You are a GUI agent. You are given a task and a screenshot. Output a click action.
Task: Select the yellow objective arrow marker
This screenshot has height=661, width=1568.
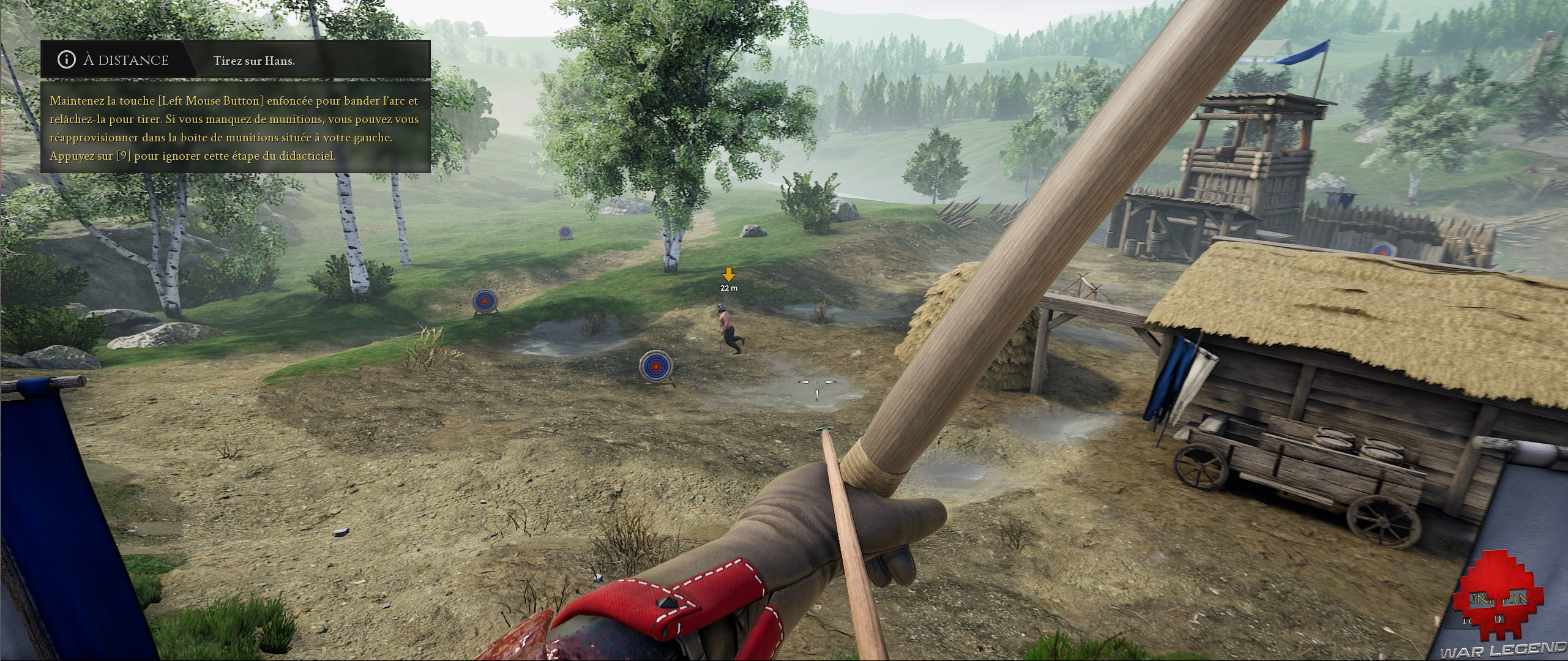728,274
